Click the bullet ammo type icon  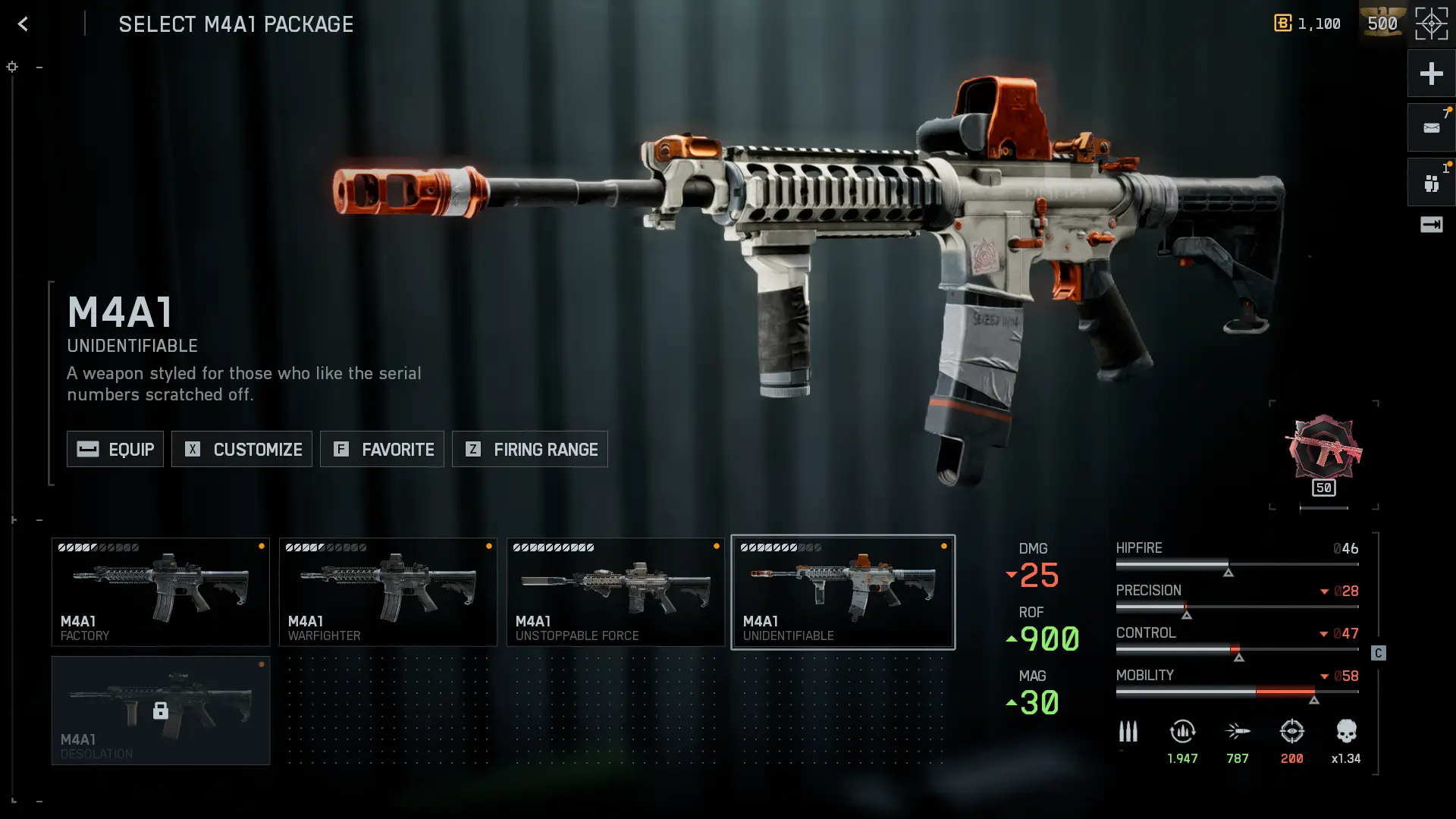point(1128,732)
